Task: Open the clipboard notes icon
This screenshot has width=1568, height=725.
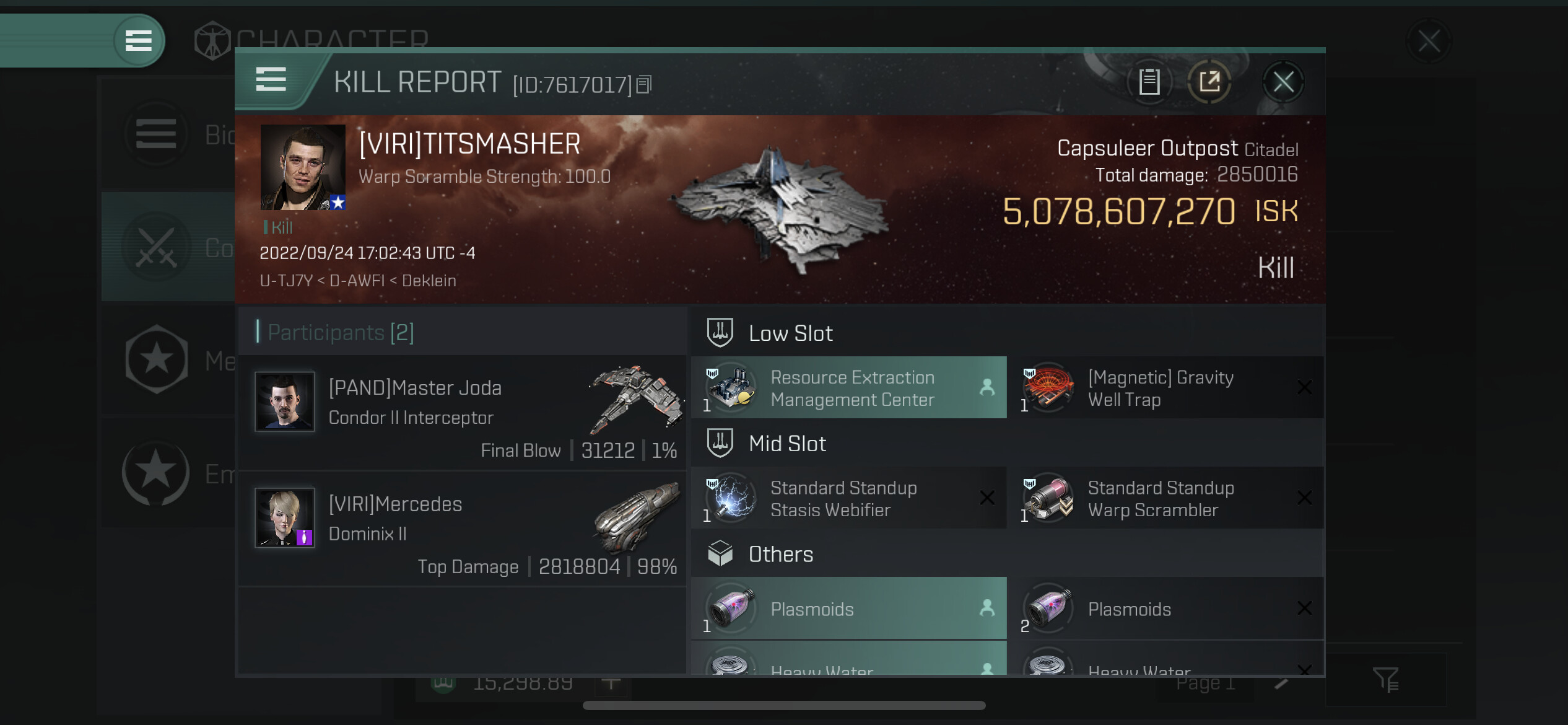Action: tap(1149, 82)
